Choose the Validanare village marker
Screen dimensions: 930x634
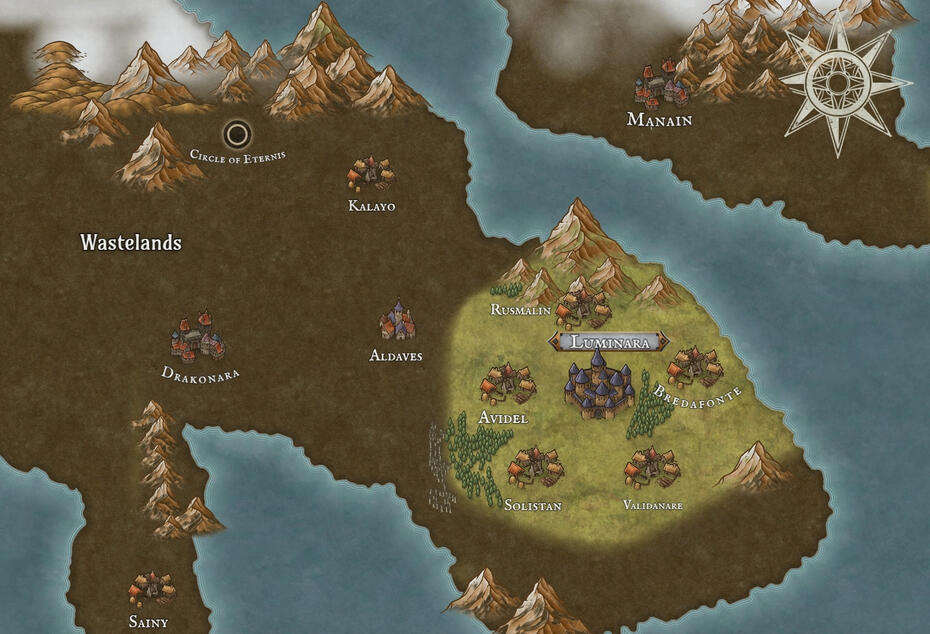click(651, 467)
